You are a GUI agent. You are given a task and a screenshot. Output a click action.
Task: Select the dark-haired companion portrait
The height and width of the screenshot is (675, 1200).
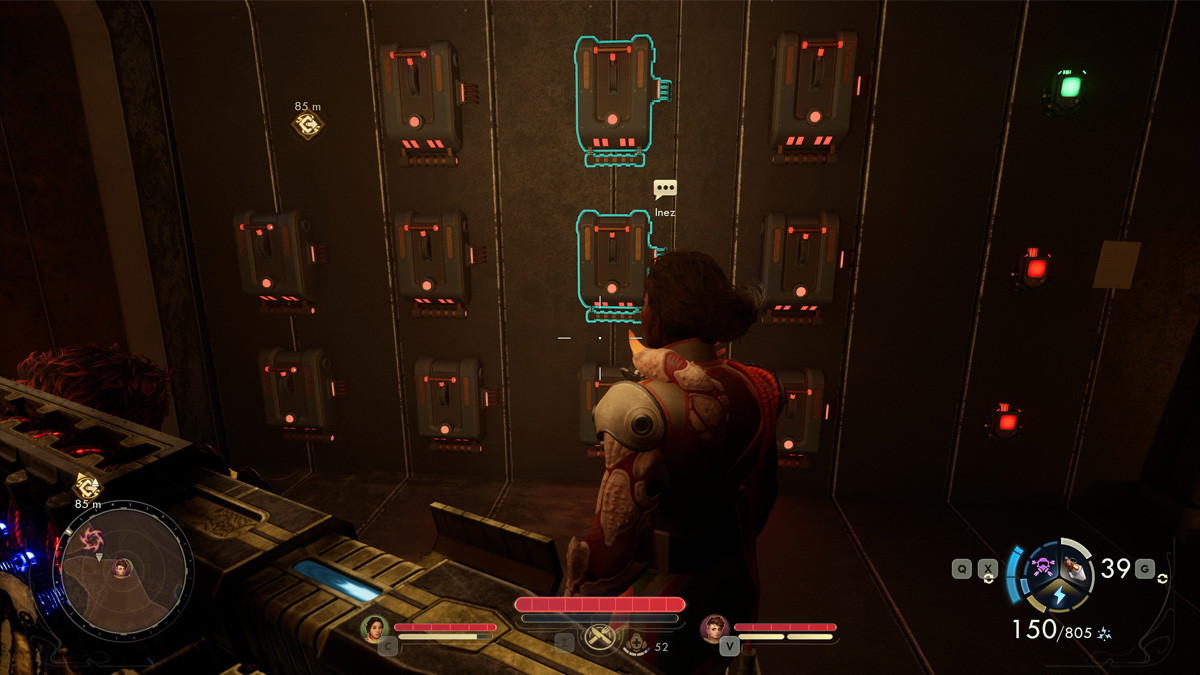374,628
